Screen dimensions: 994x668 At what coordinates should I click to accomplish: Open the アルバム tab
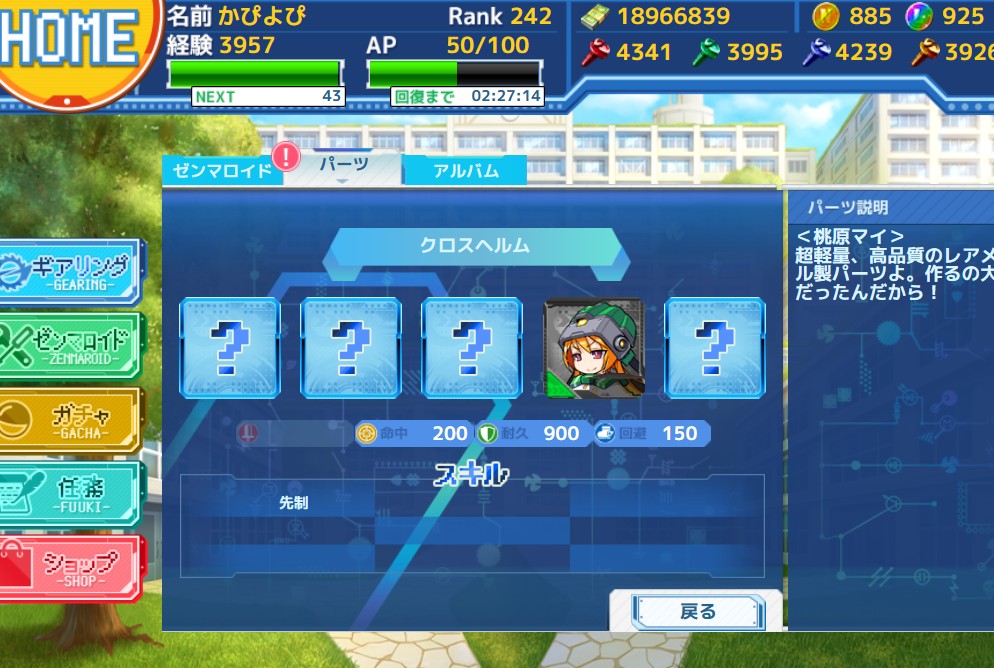pos(465,170)
